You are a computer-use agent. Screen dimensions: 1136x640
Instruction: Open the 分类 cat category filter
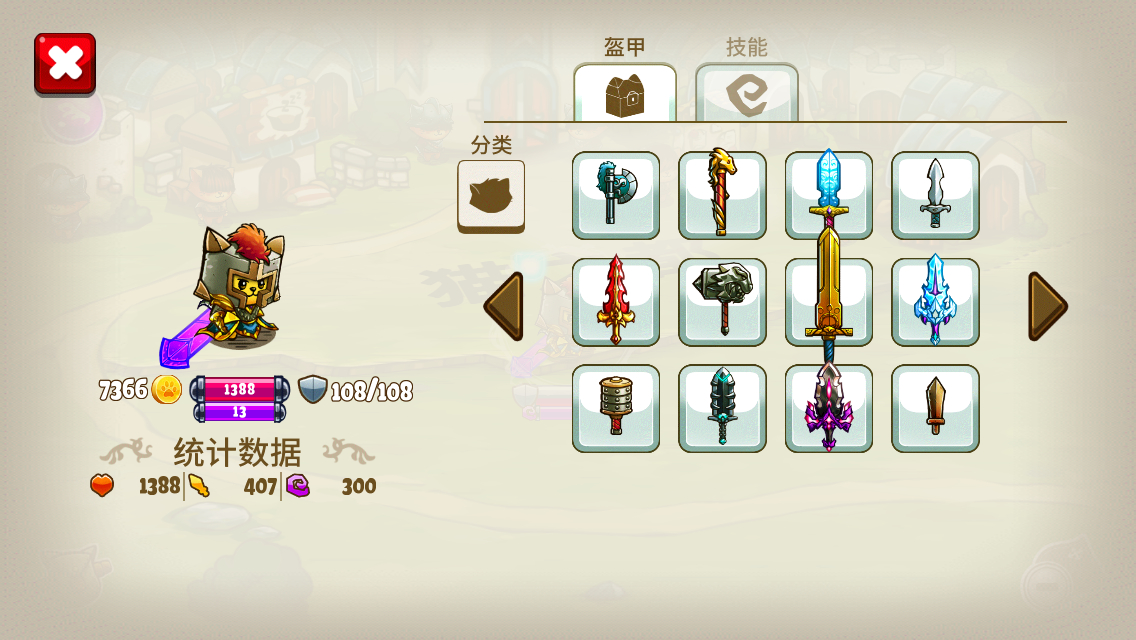coord(491,196)
